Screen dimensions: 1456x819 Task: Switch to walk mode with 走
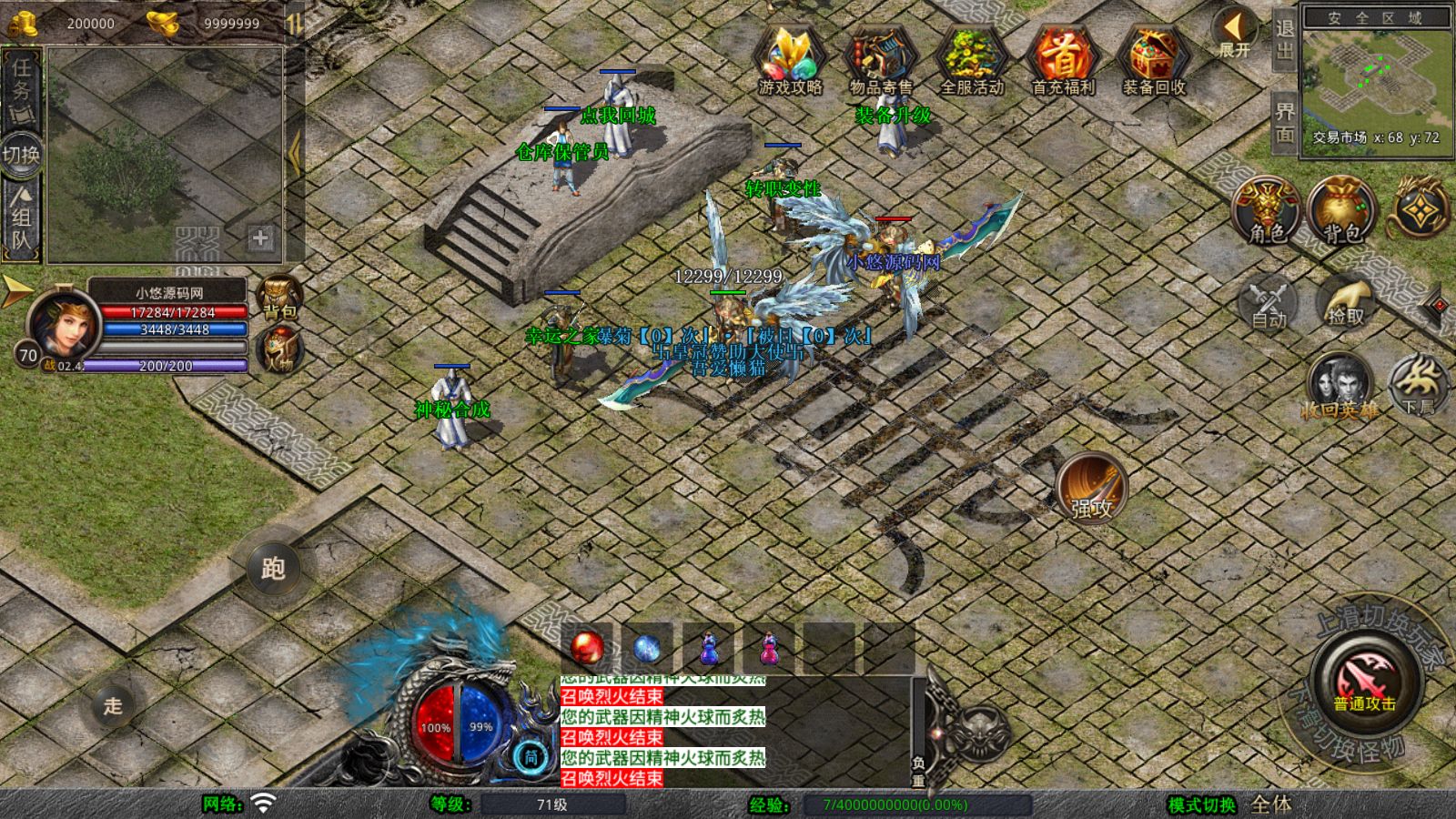(113, 705)
